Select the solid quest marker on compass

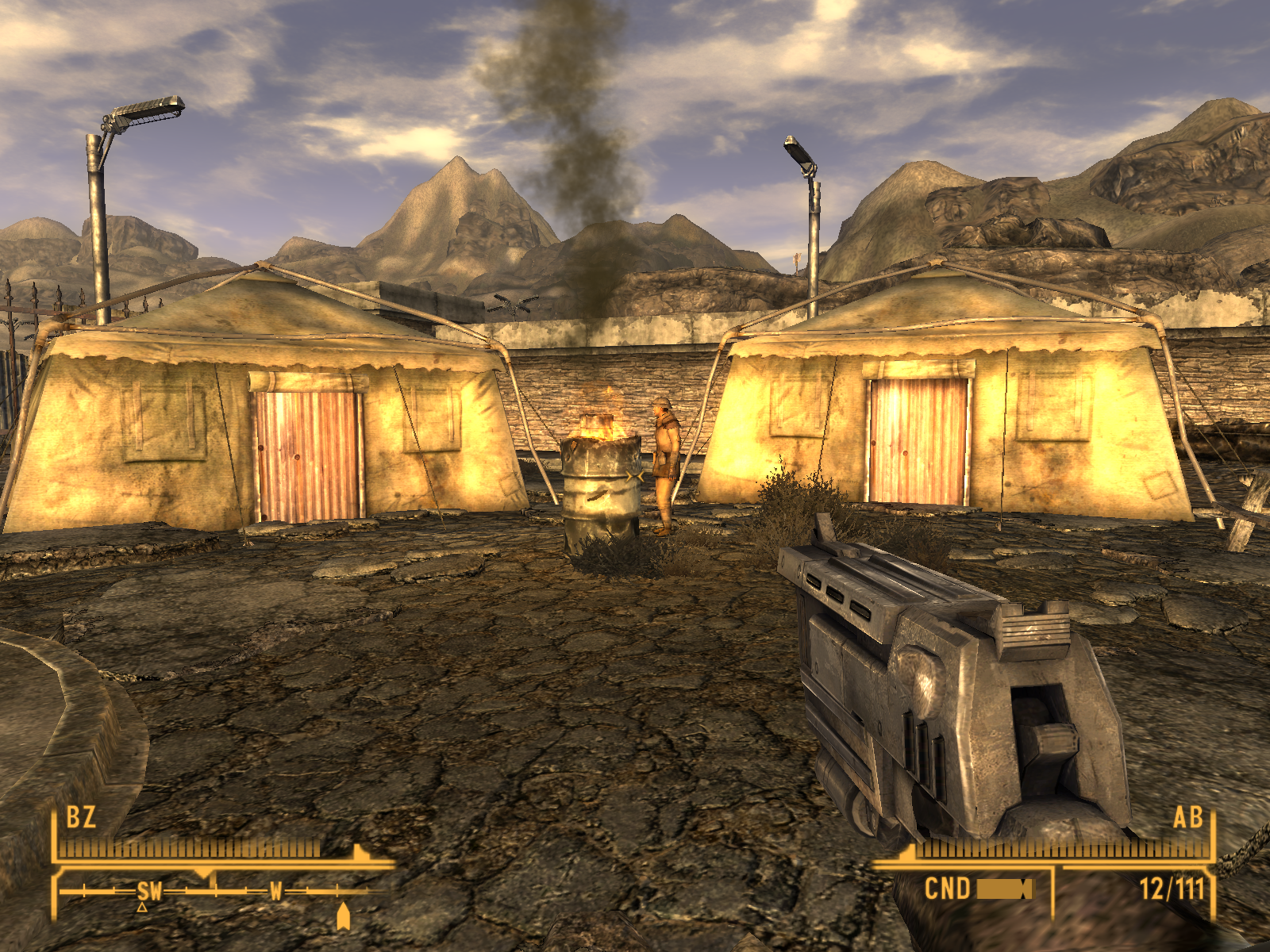pos(343,916)
